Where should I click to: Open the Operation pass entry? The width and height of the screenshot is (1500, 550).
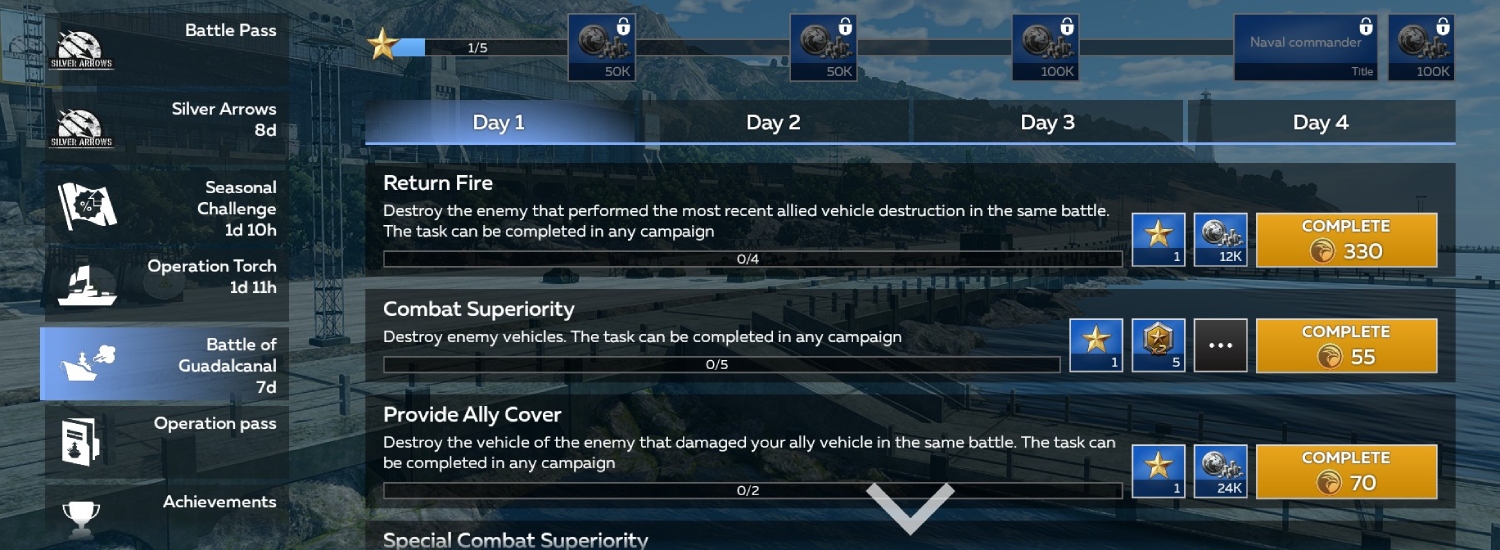coord(165,439)
